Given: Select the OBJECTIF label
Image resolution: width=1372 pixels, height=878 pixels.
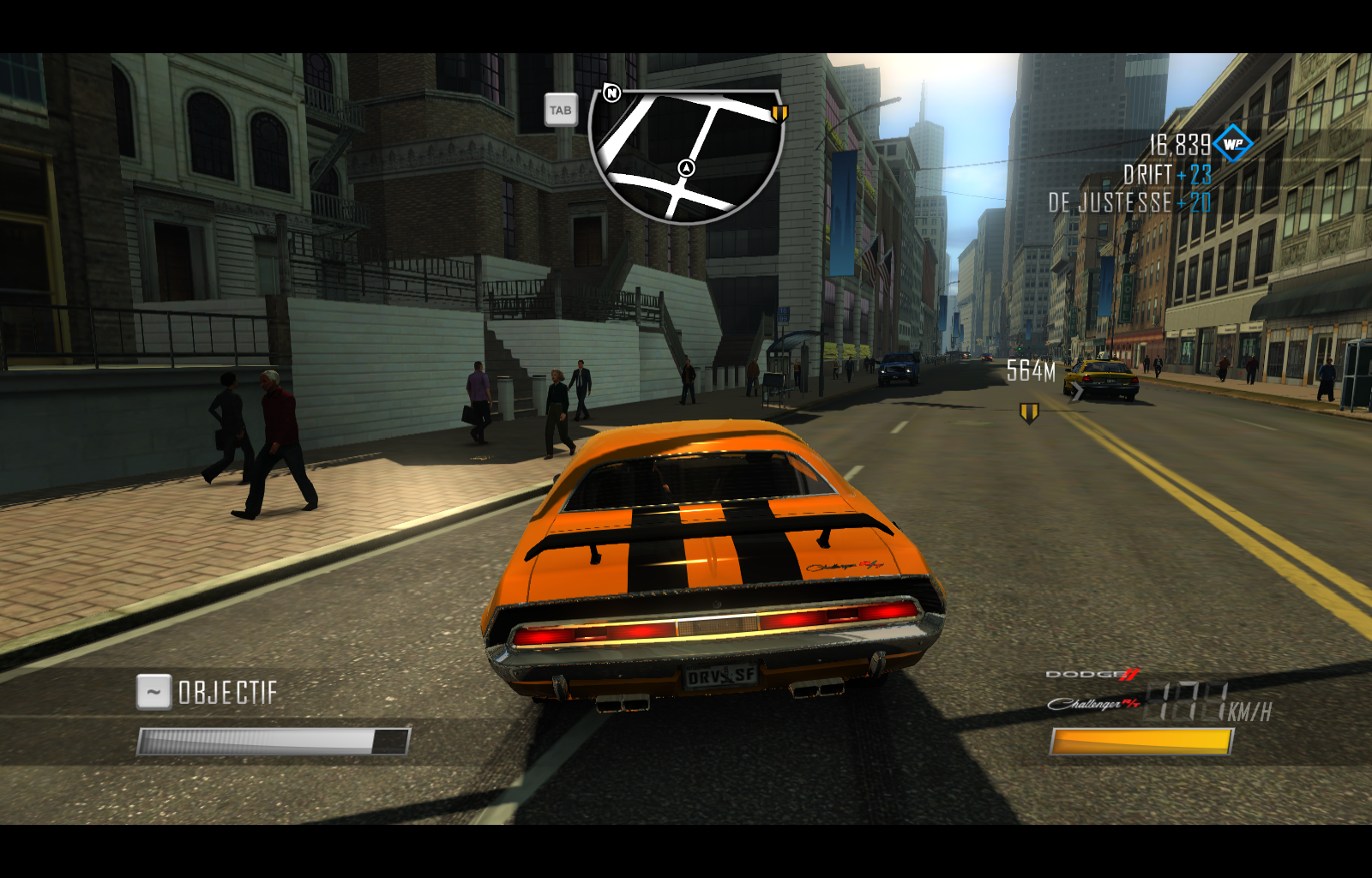Looking at the screenshot, I should click(x=226, y=690).
